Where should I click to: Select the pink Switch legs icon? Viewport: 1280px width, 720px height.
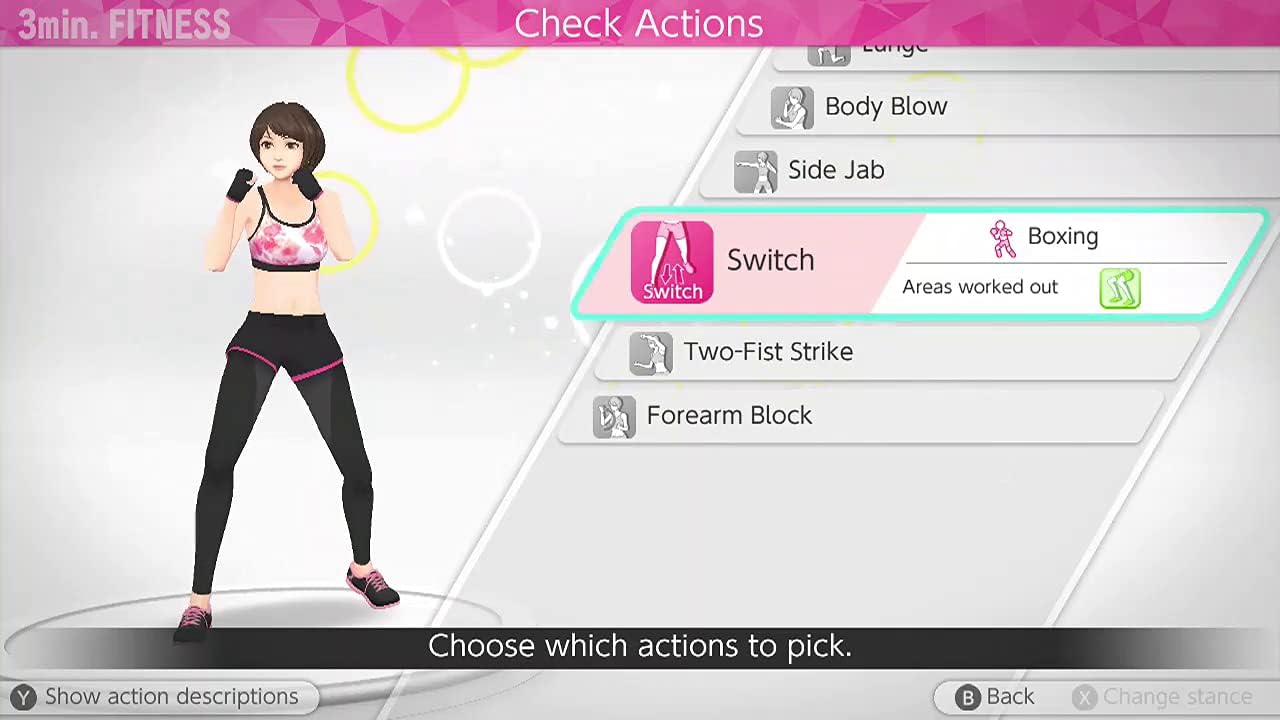pyautogui.click(x=671, y=262)
